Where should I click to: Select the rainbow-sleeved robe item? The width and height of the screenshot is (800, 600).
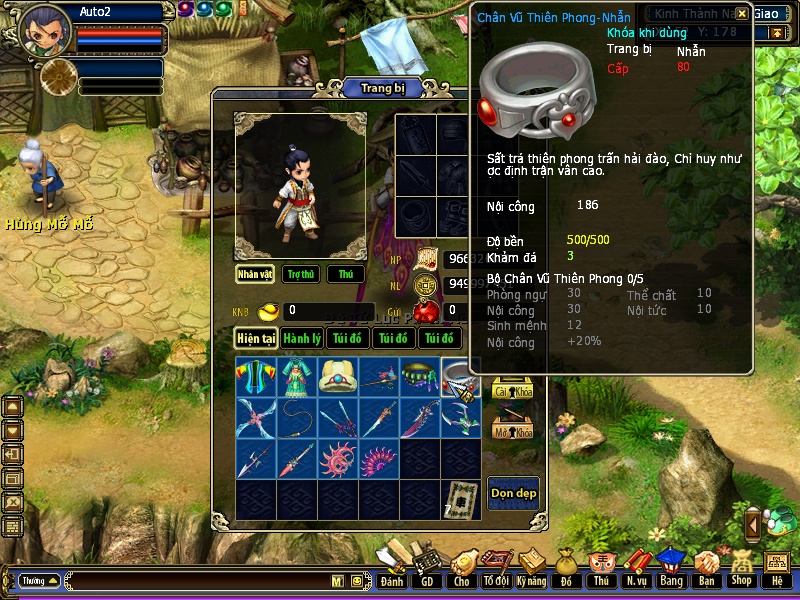coord(256,377)
